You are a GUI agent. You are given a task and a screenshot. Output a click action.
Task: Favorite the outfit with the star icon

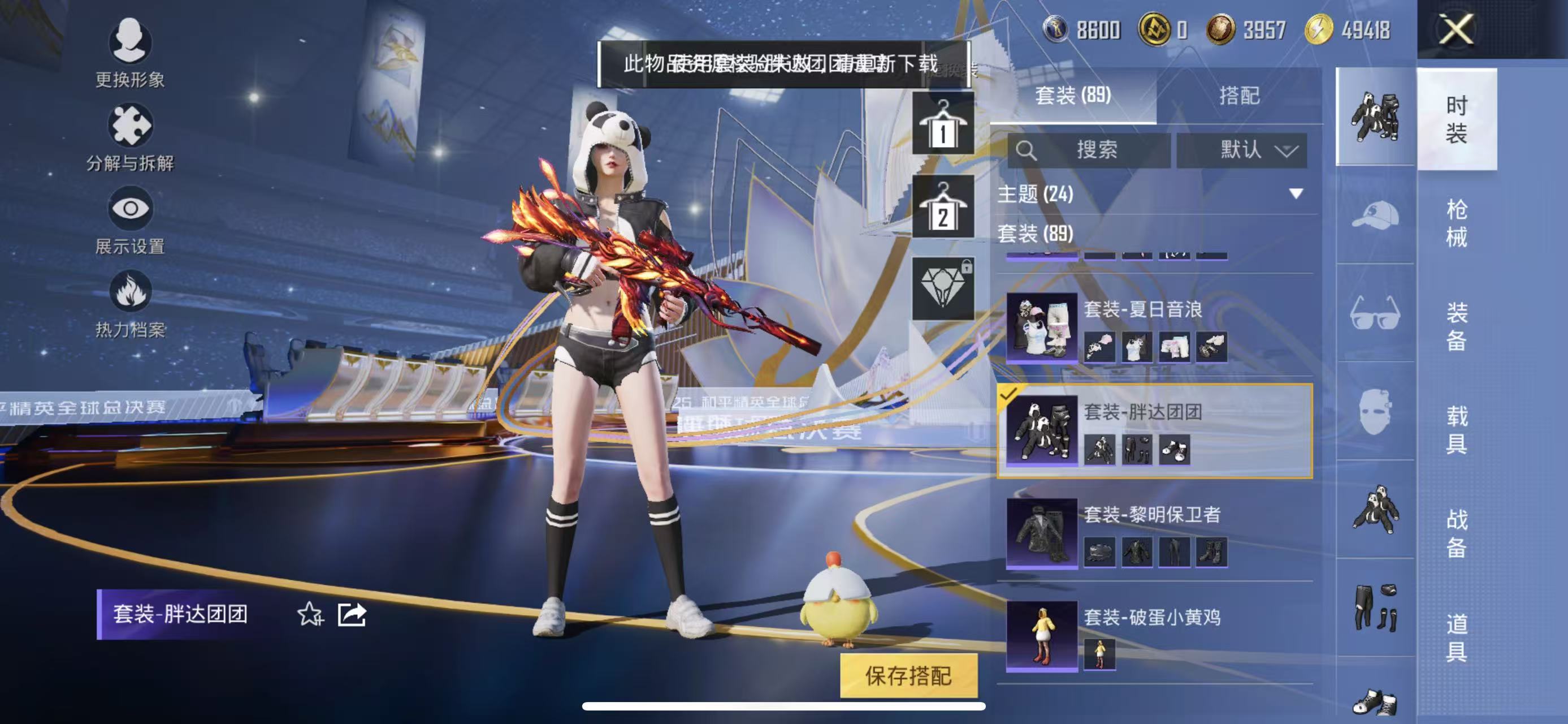coord(310,614)
